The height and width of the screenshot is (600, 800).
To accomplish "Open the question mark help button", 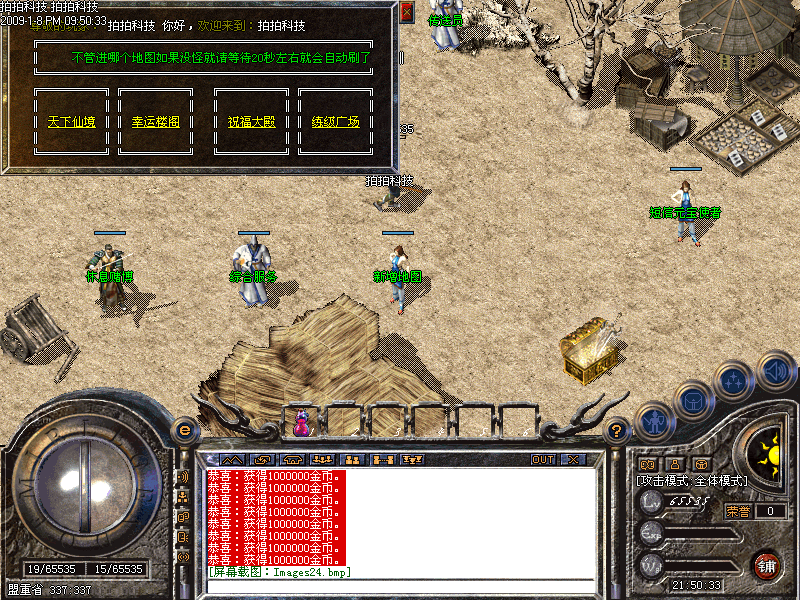I will (x=617, y=430).
